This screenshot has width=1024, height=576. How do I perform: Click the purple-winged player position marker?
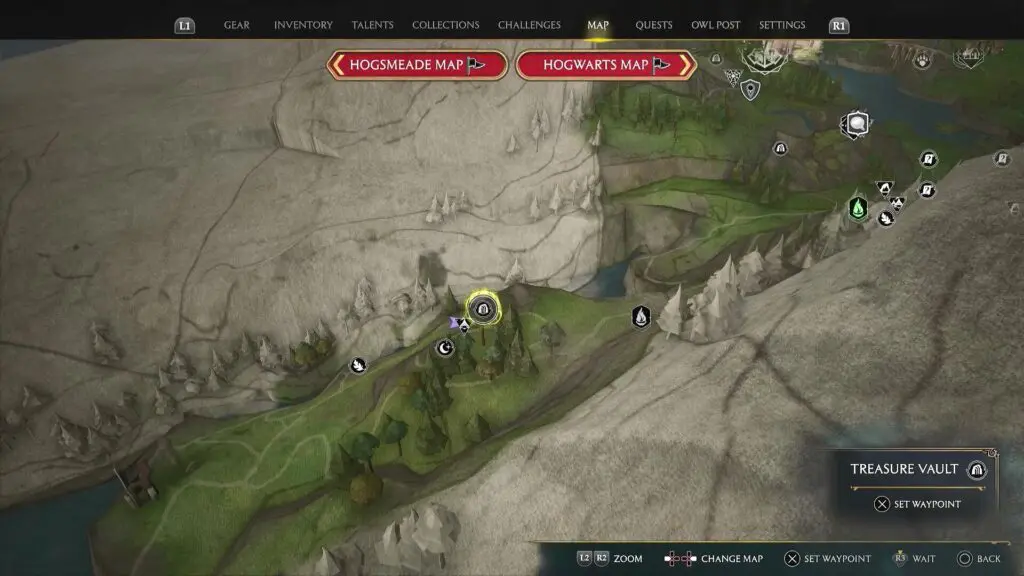coord(460,324)
